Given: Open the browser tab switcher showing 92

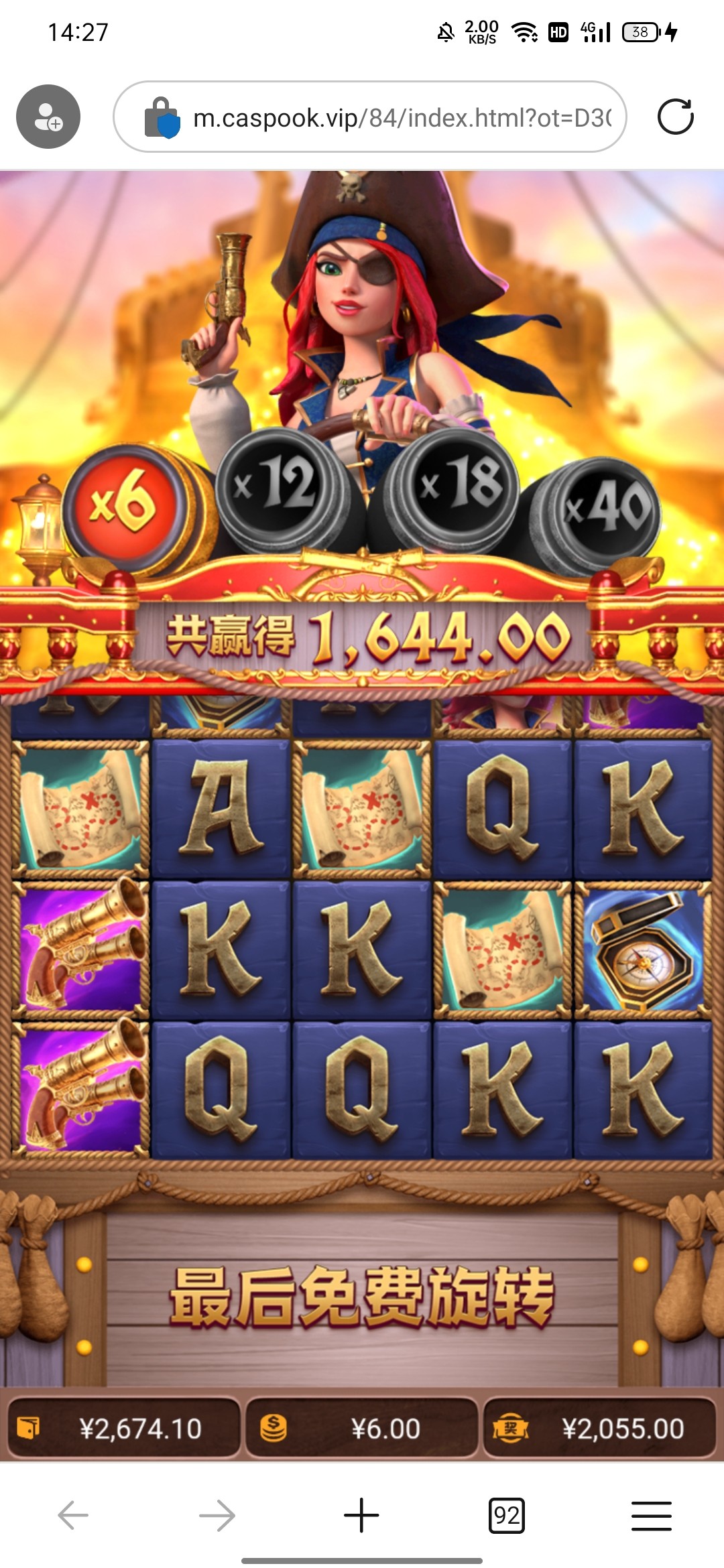Looking at the screenshot, I should click(x=506, y=1515).
